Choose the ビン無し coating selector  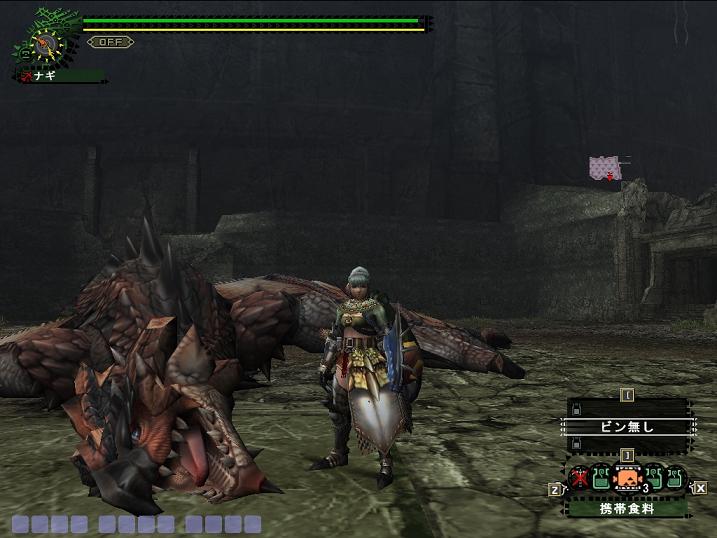(627, 426)
